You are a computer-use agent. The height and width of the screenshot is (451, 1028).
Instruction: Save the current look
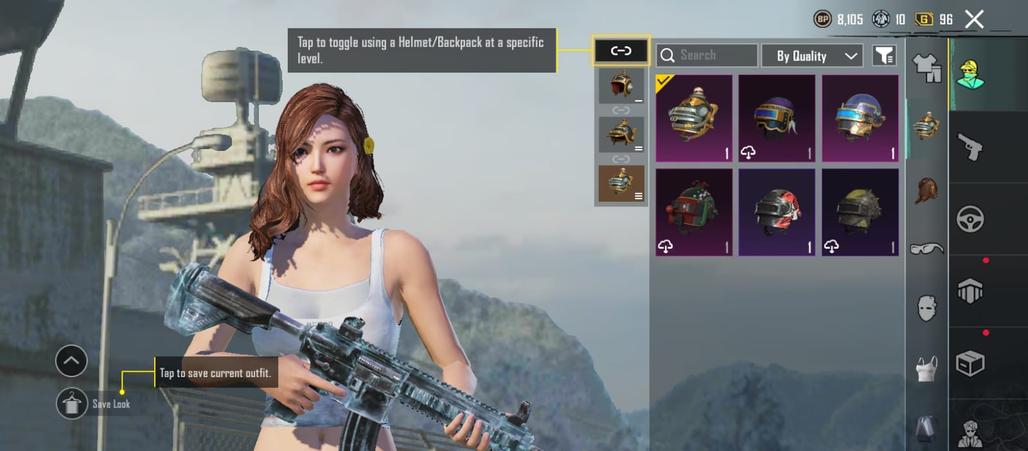click(72, 403)
